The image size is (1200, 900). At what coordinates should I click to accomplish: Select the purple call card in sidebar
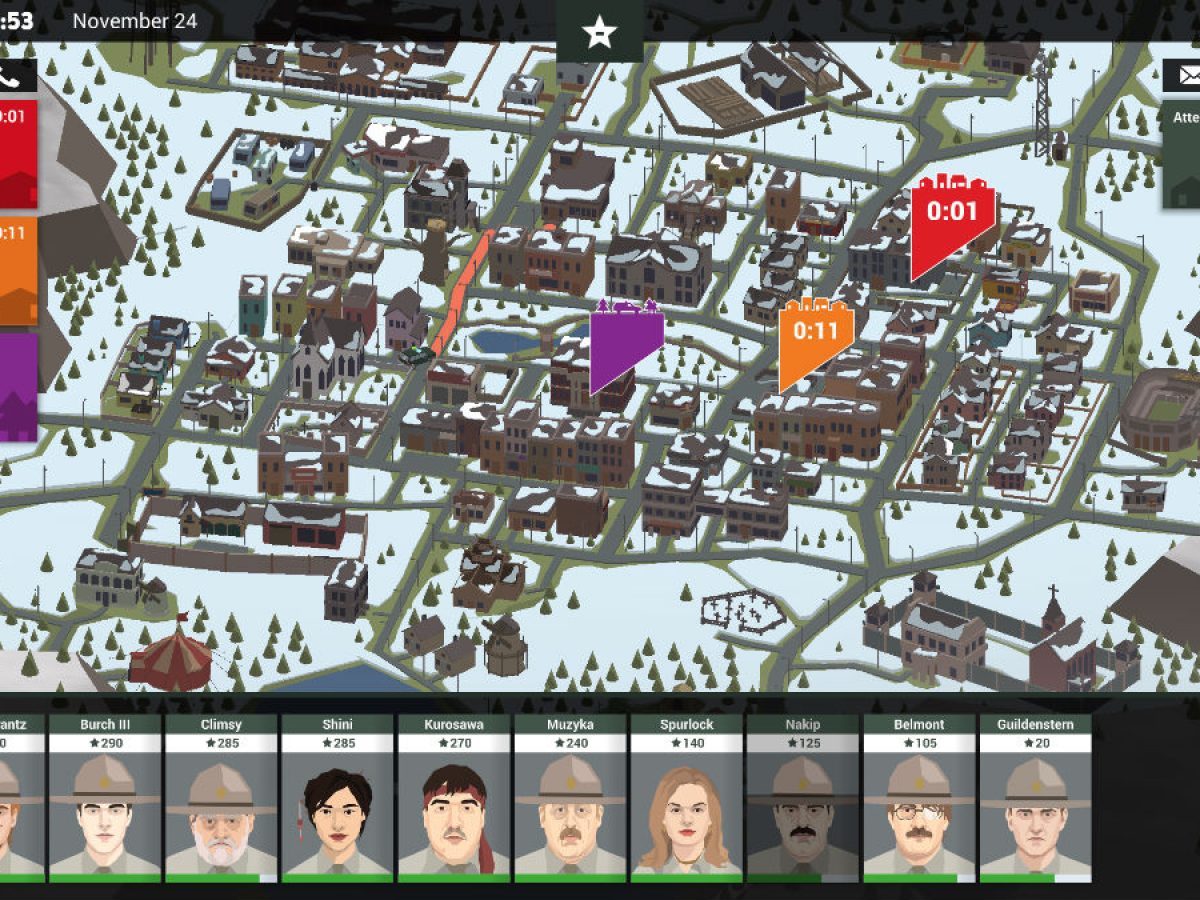17,387
